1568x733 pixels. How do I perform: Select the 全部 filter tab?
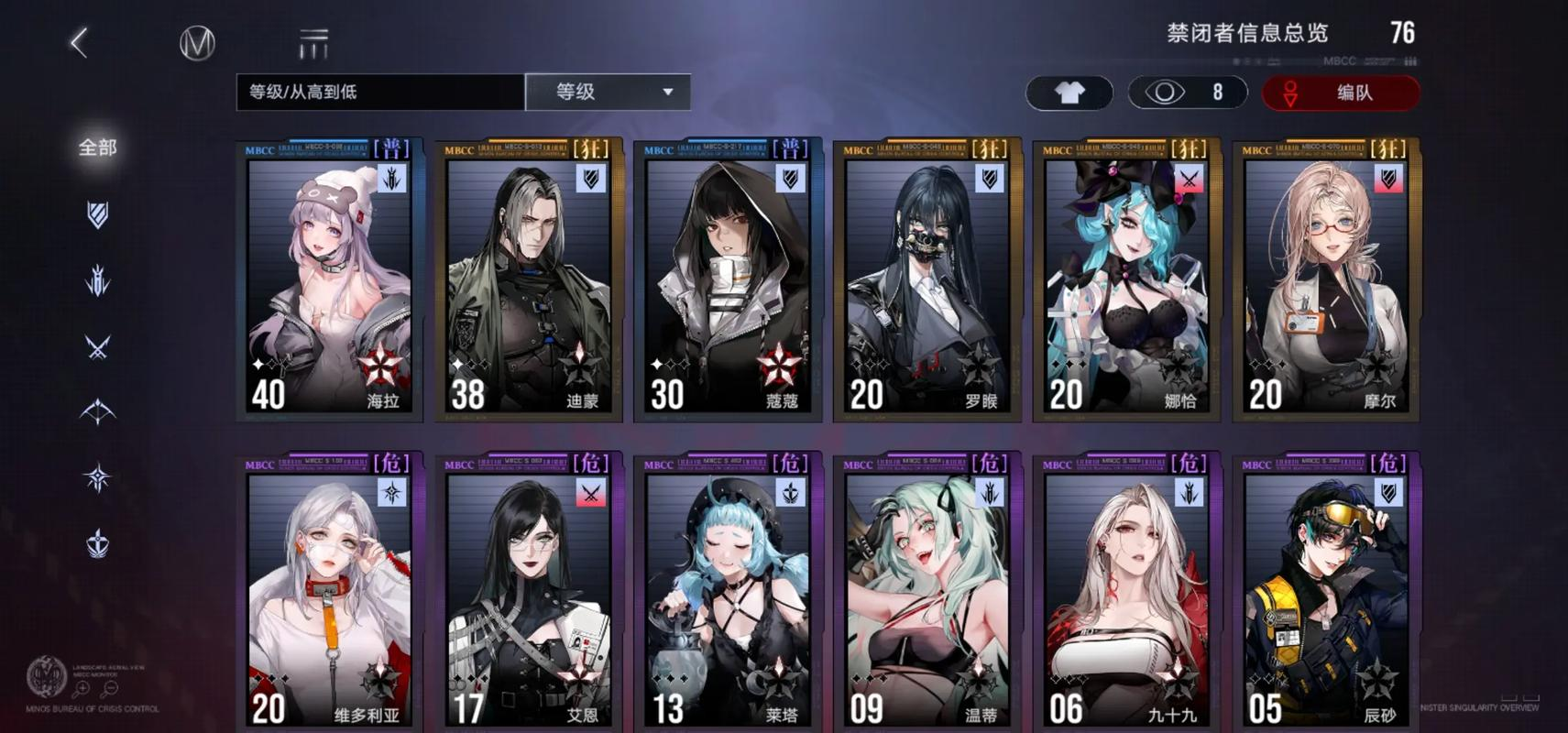[97, 148]
